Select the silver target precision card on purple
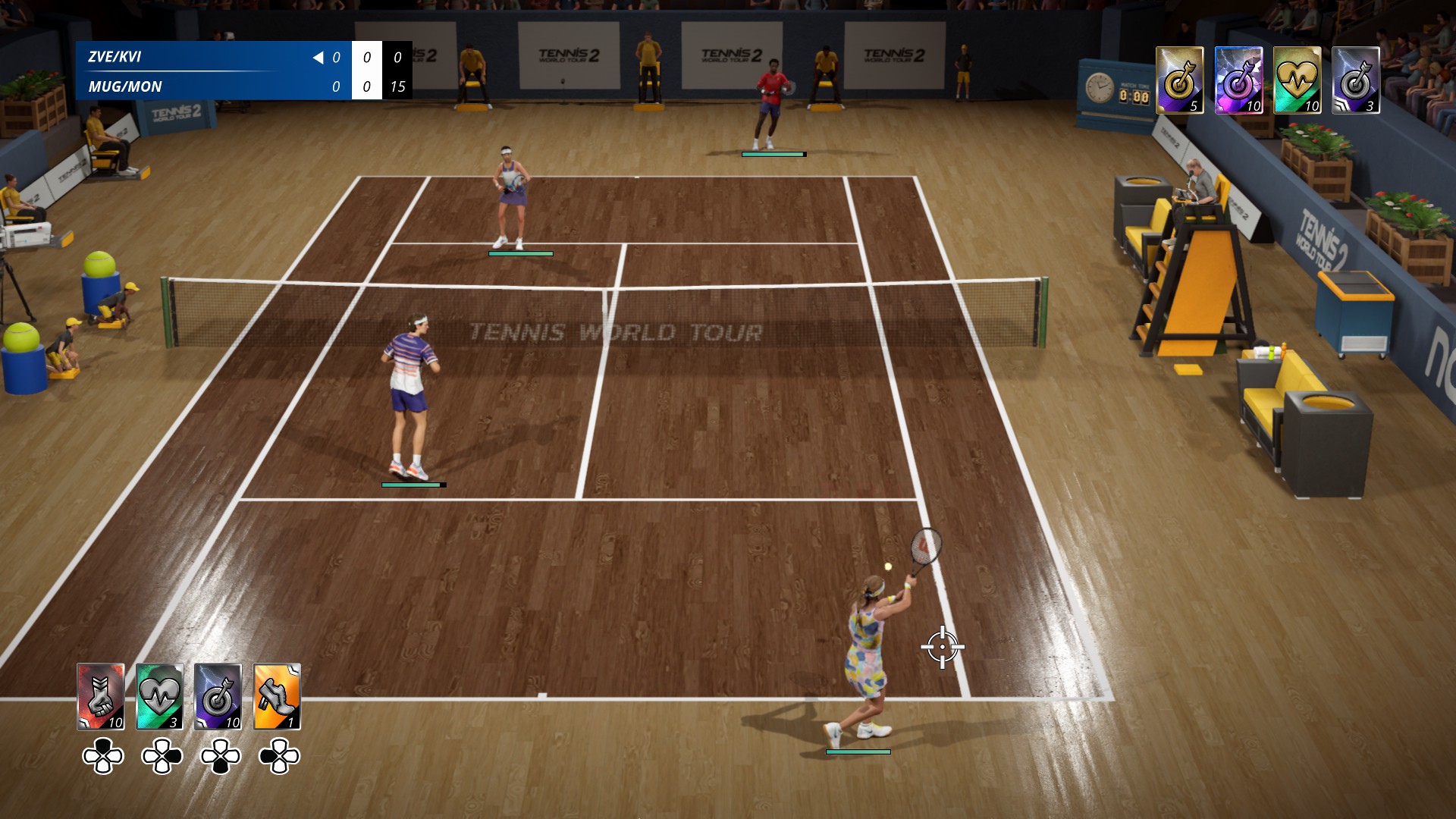 tap(218, 697)
